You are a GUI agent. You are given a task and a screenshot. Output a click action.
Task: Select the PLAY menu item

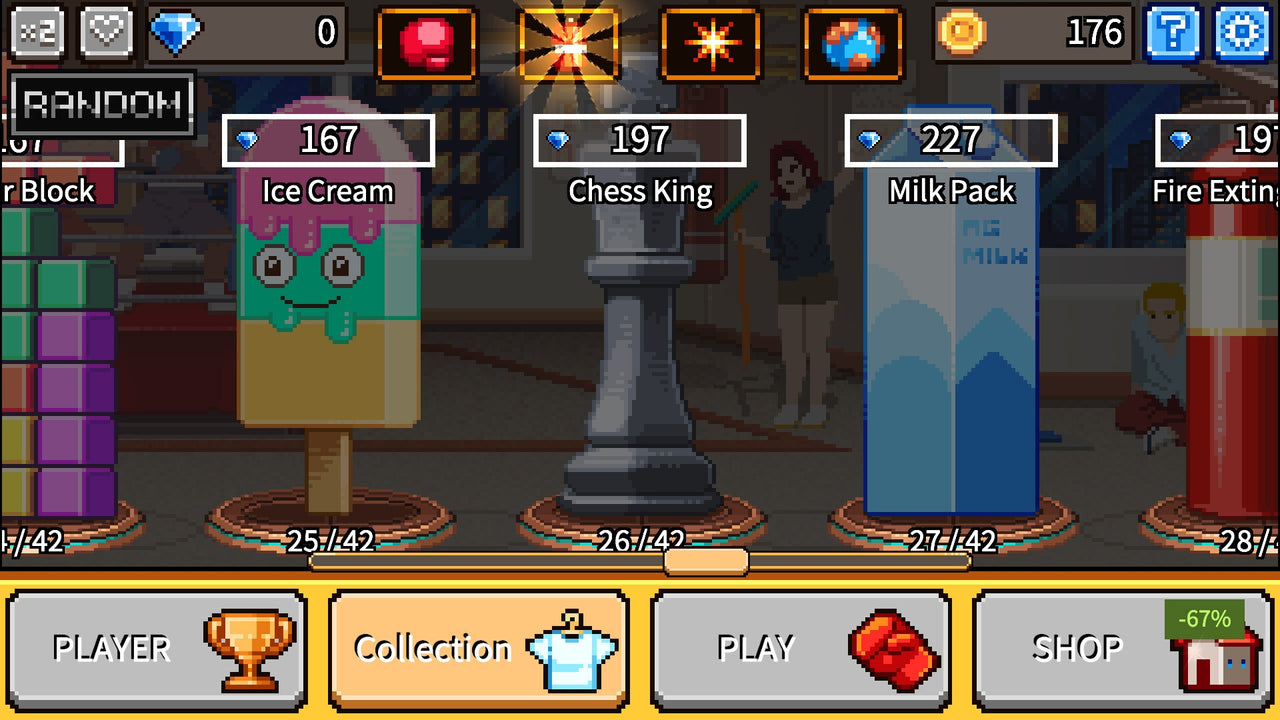point(800,648)
